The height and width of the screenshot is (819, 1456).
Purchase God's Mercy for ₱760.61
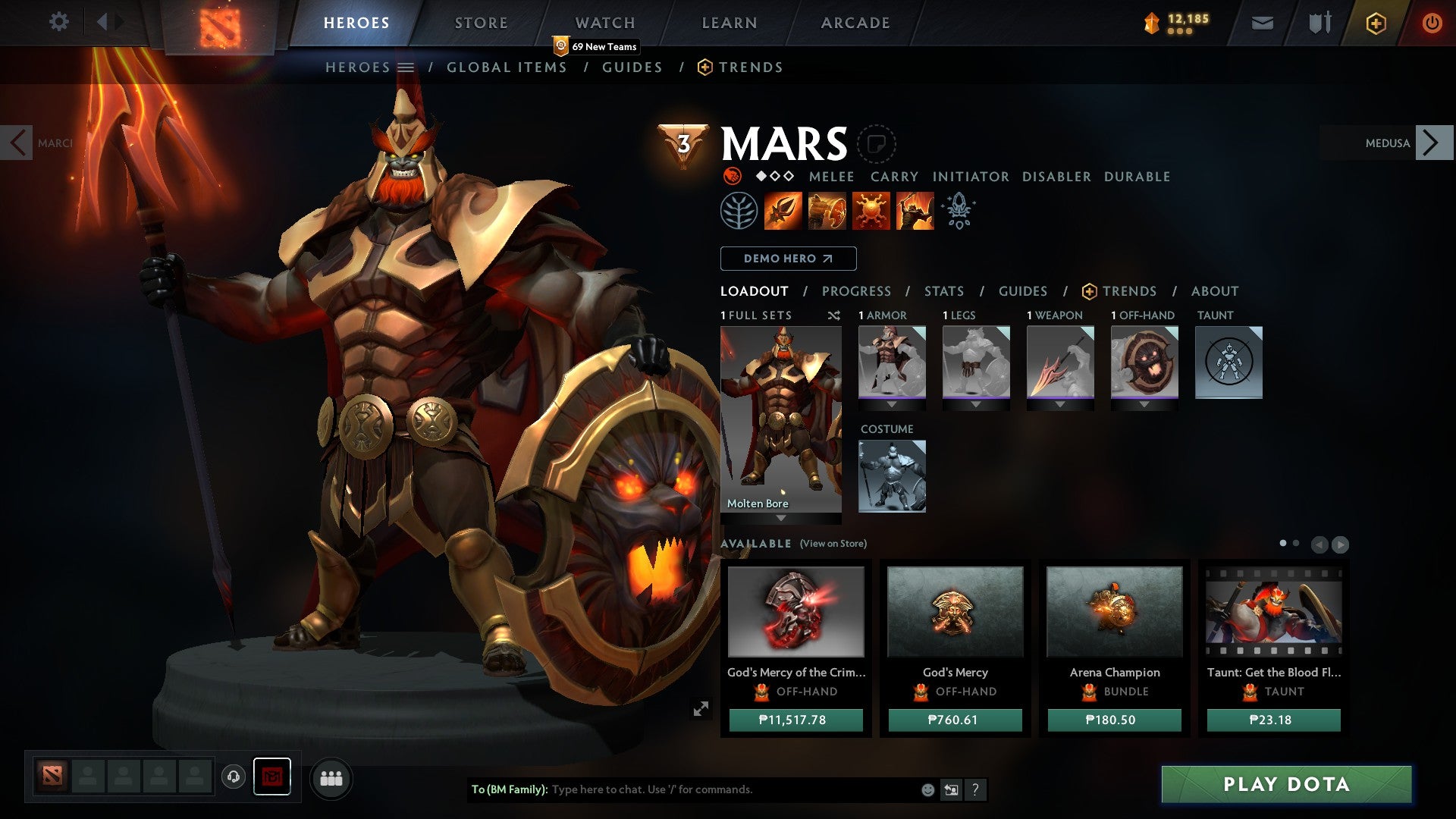955,720
